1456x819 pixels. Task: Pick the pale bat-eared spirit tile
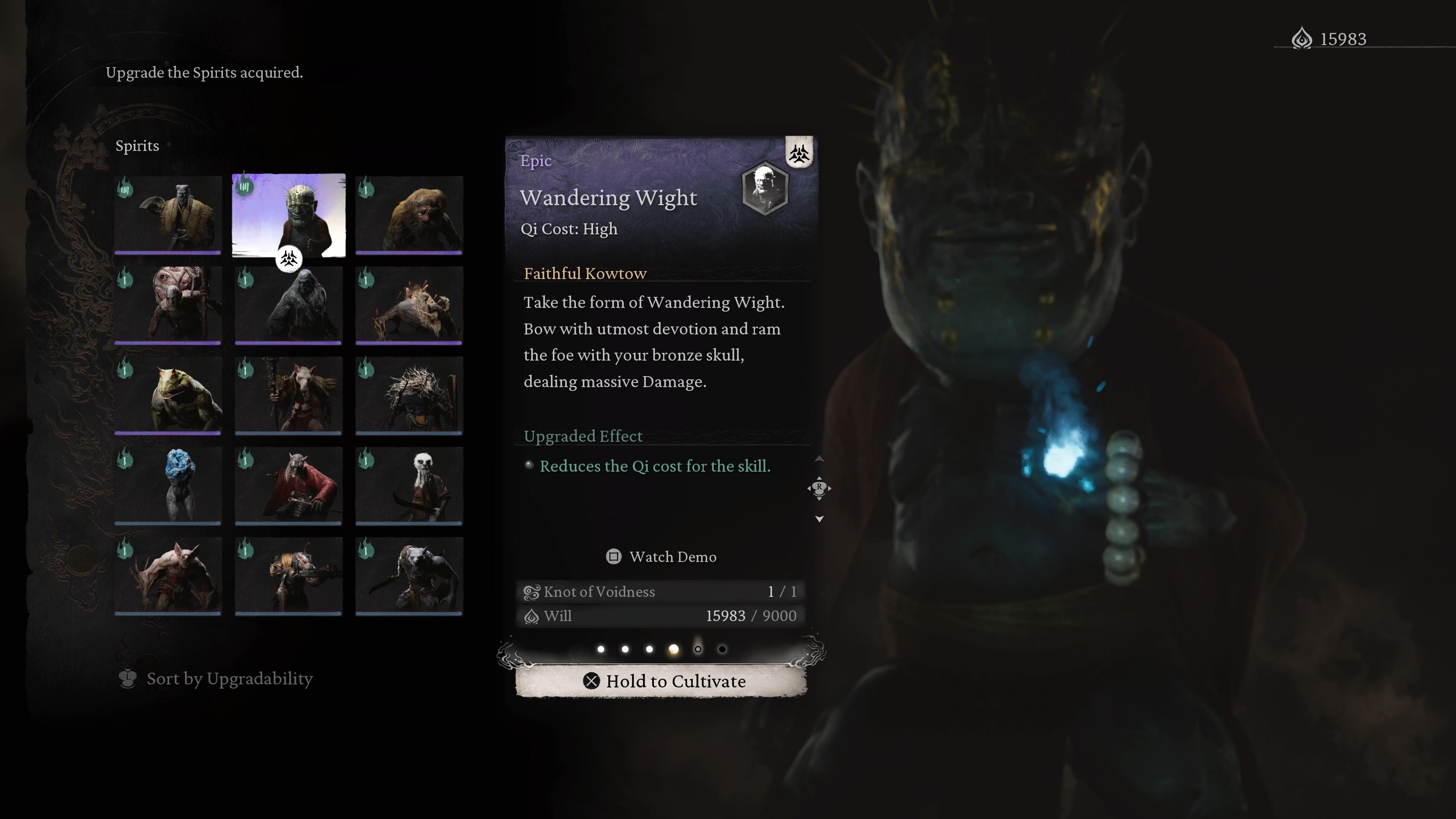(x=168, y=576)
